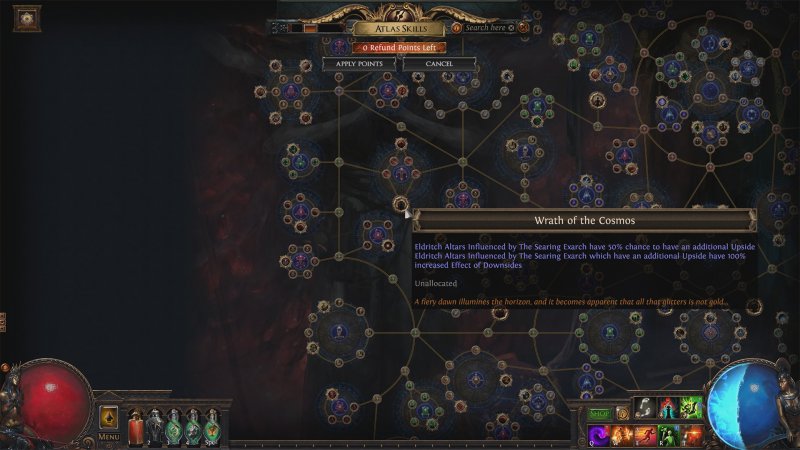Click the ornate frame icon top-left corner
Screen dimensions: 800x450
[x=26, y=17]
